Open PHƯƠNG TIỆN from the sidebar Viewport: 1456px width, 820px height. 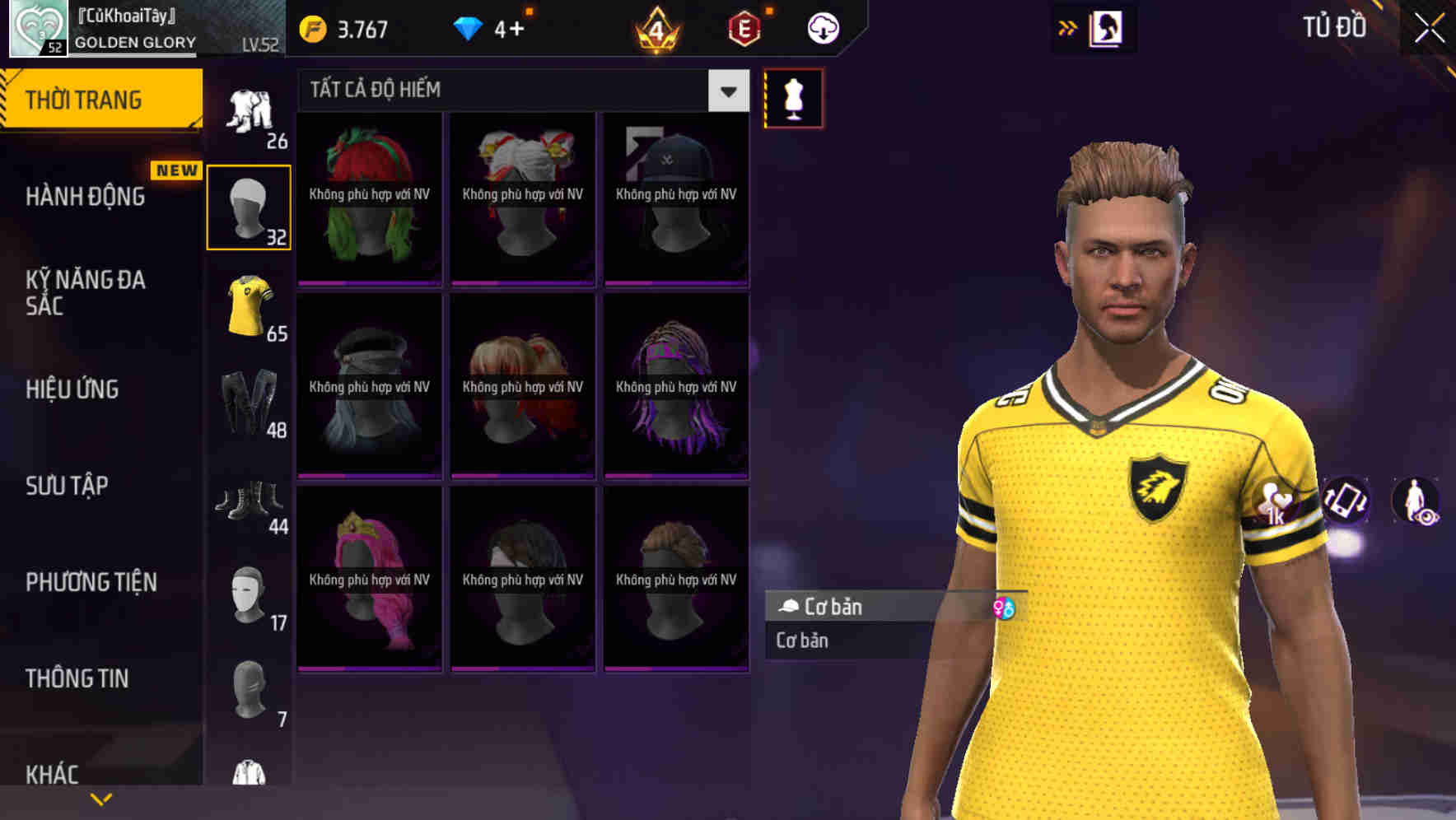coord(91,582)
